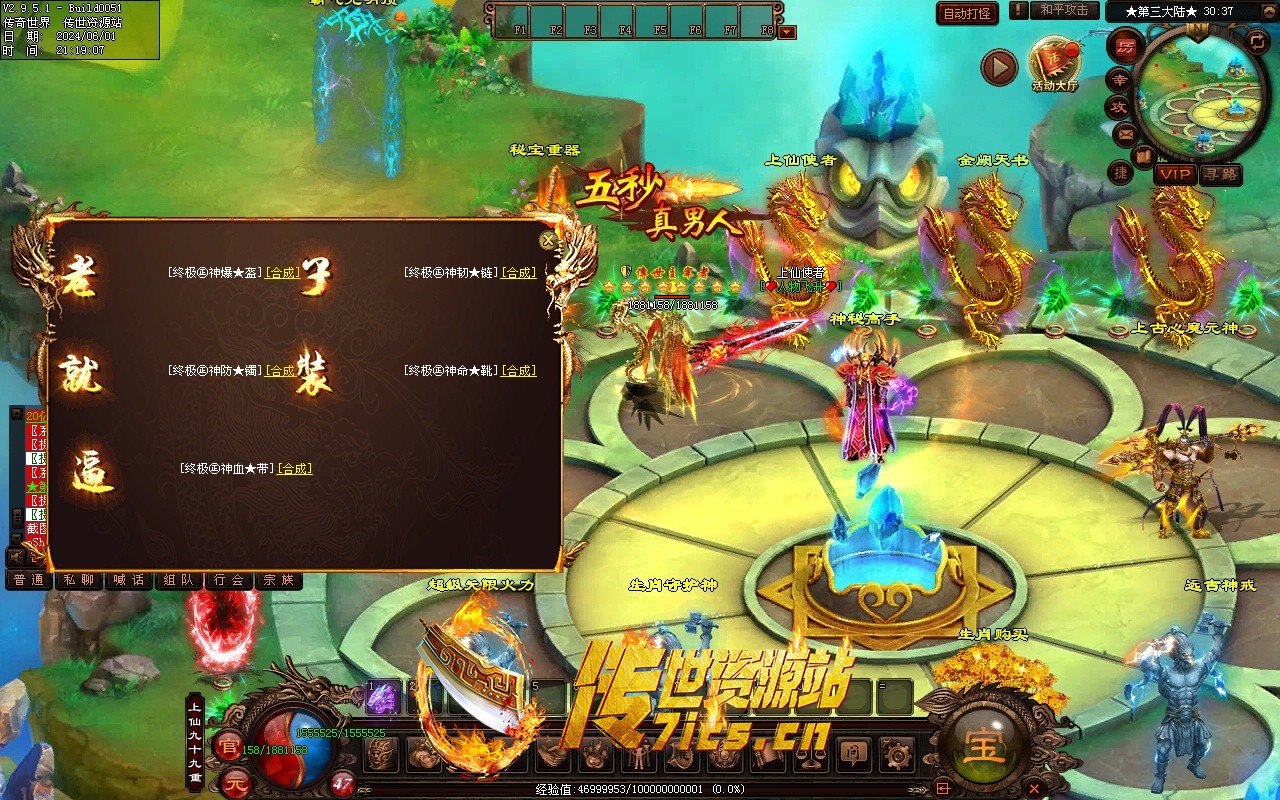Screen dimensions: 1280x800
Task: Click 合成 link for 神爆★盔 helmet
Action: point(282,272)
